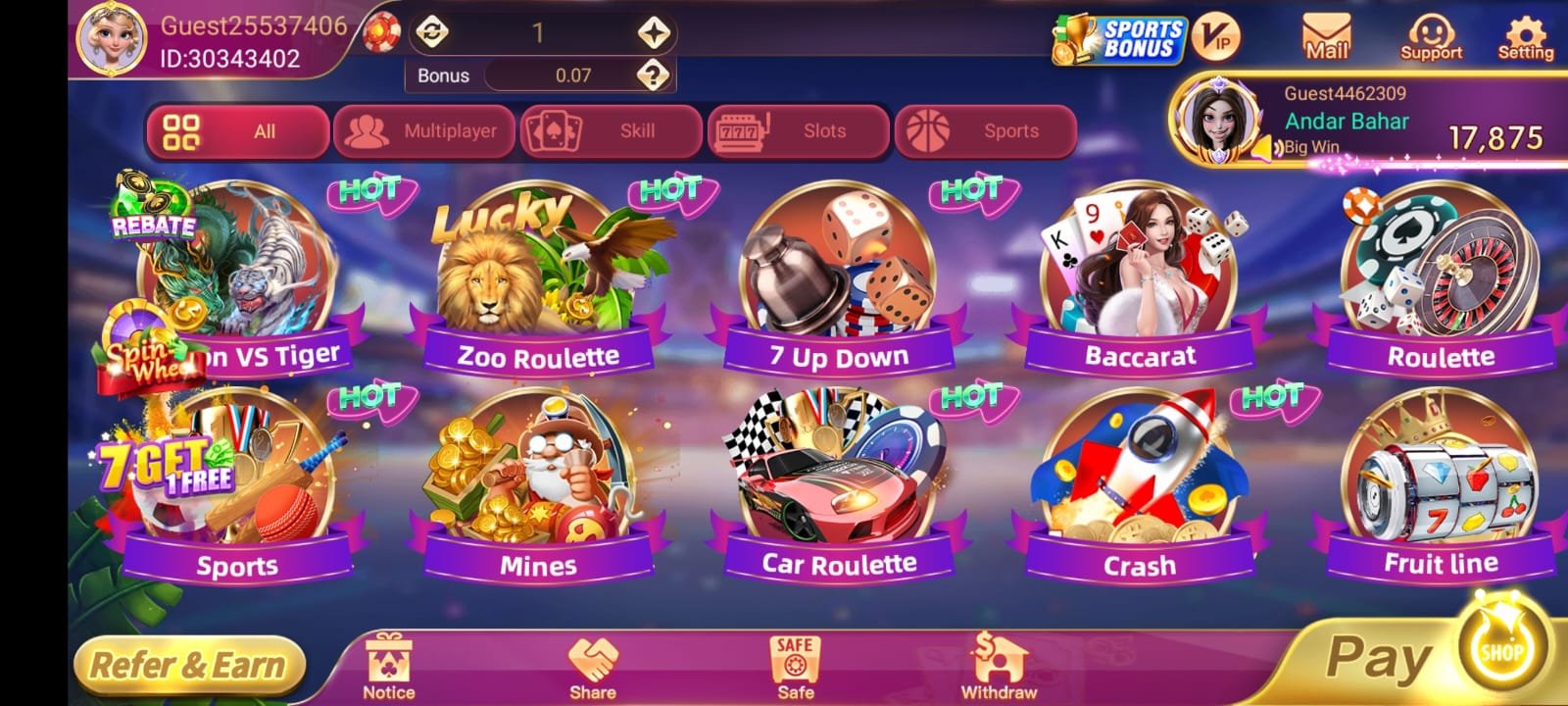Open the Pay shop button
The height and width of the screenshot is (706, 1568).
point(1431,655)
